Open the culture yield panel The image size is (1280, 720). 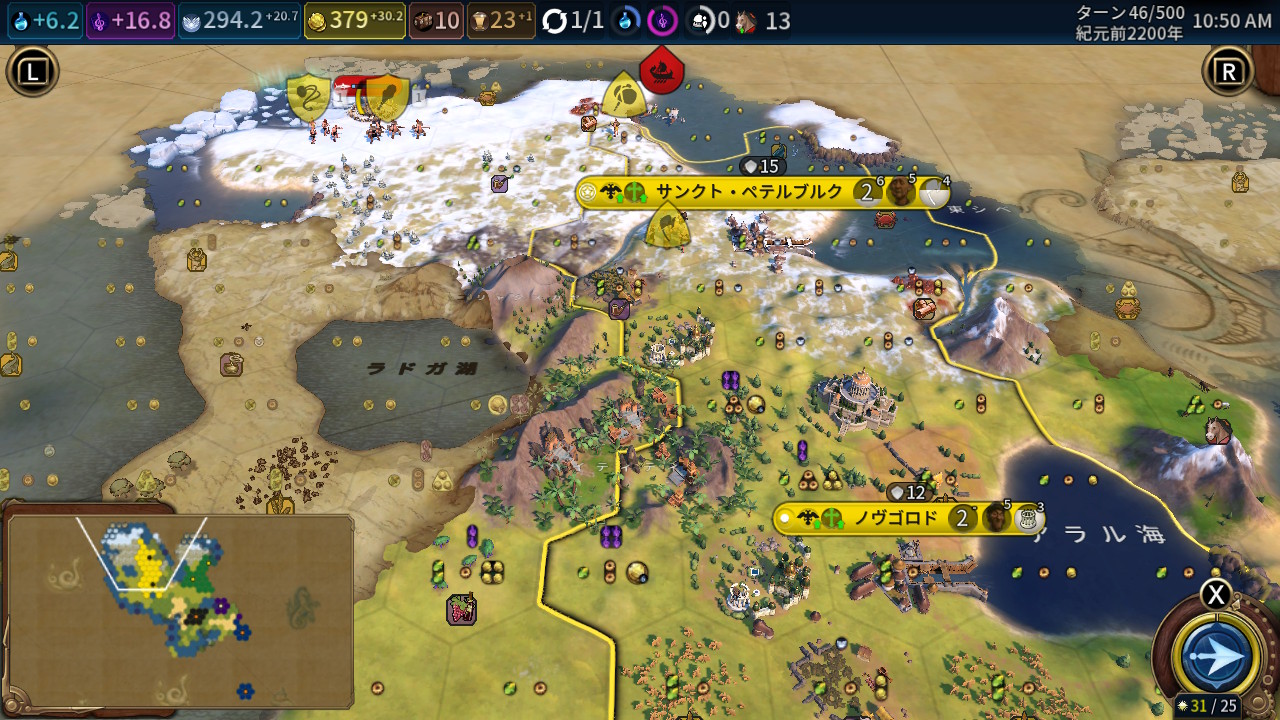[x=130, y=21]
